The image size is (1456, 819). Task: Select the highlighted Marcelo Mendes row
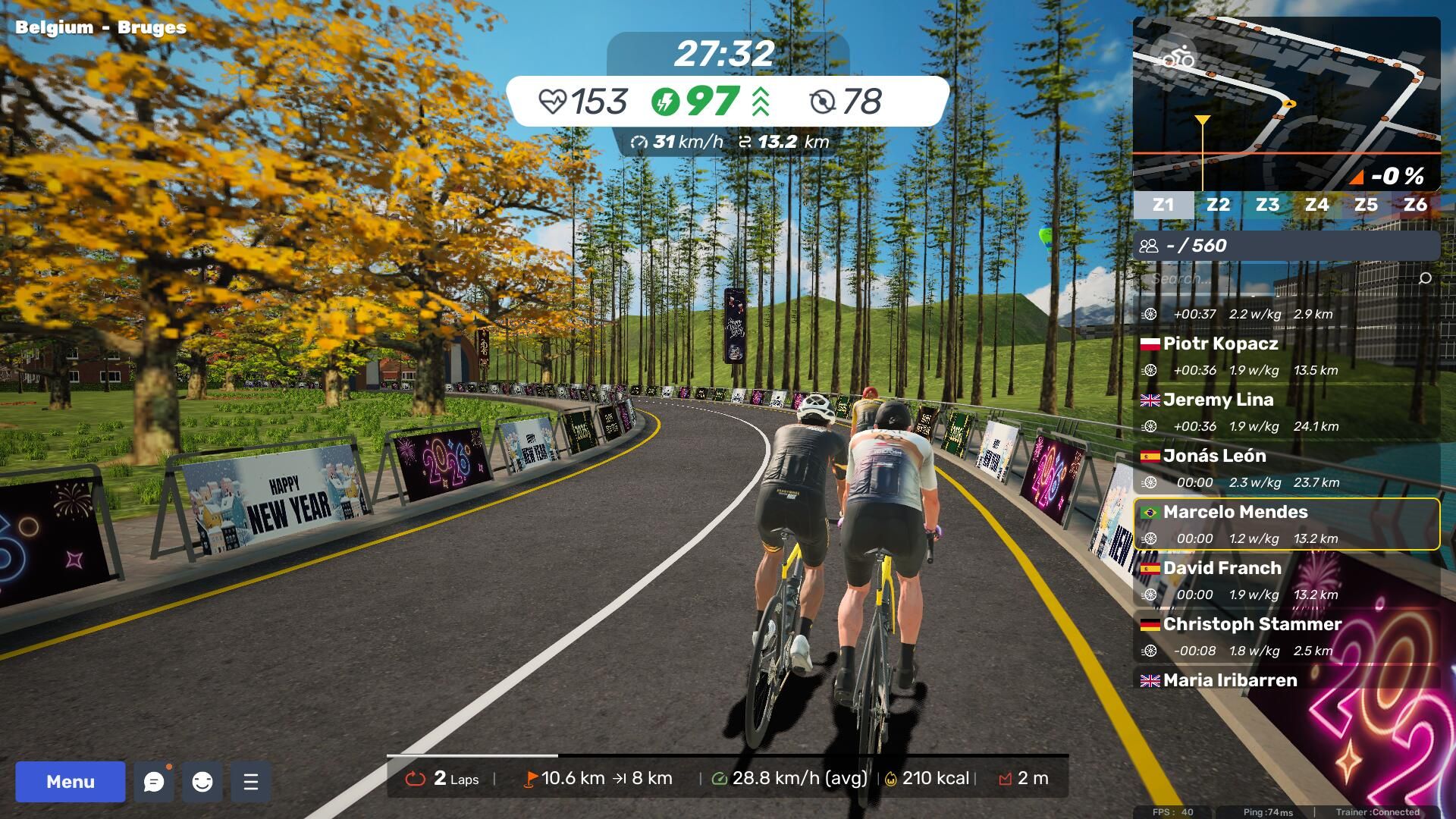(x=1286, y=524)
